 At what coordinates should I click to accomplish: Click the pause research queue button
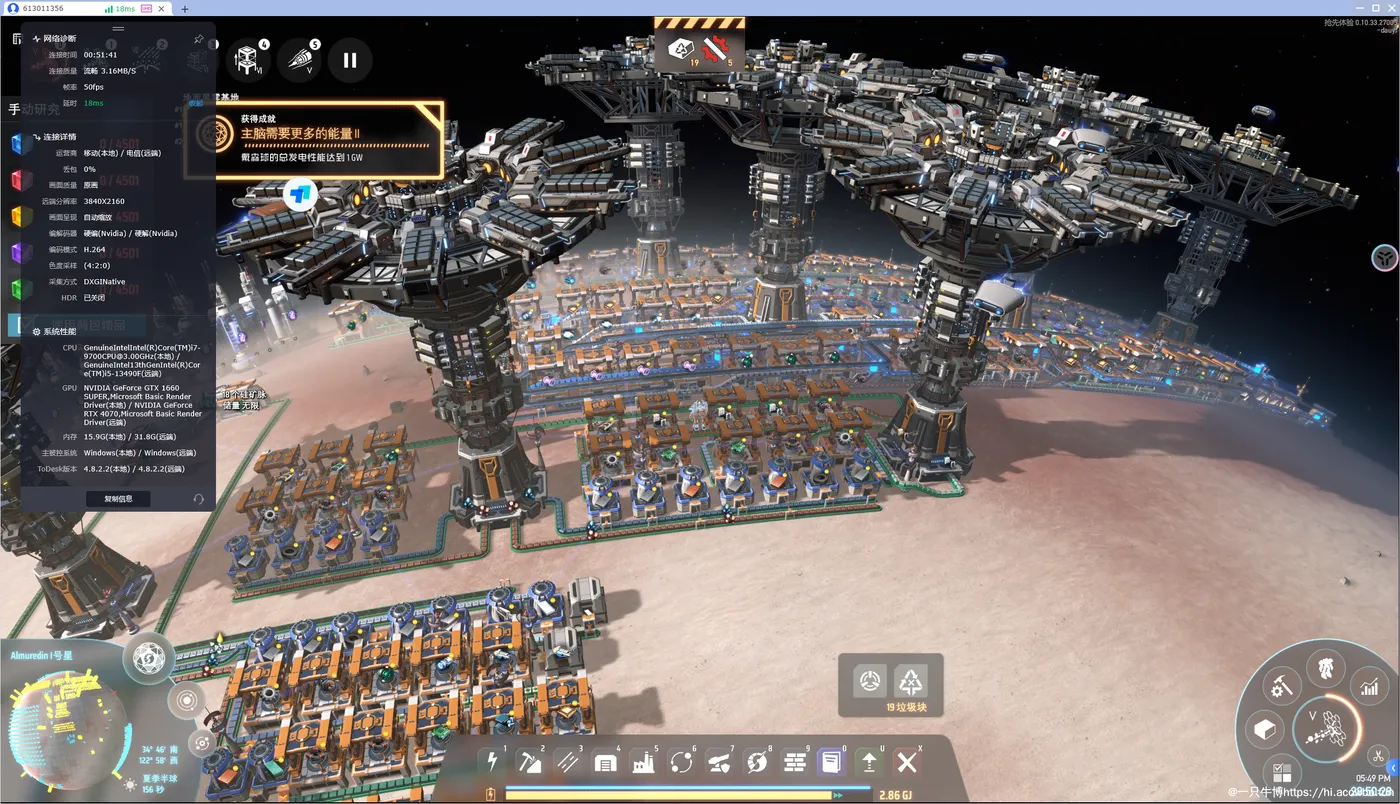350,60
